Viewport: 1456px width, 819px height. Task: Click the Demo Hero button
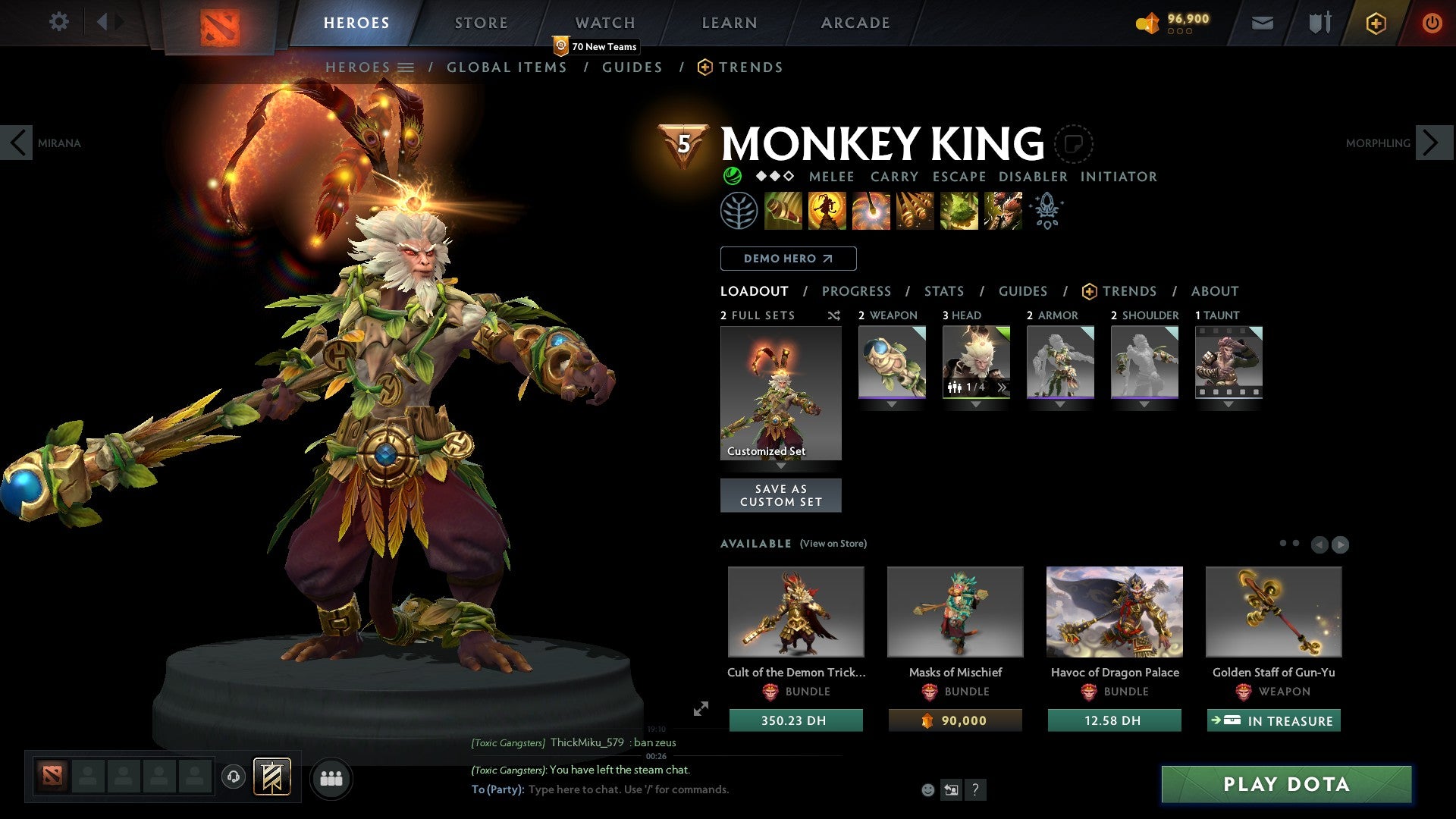coord(787,258)
